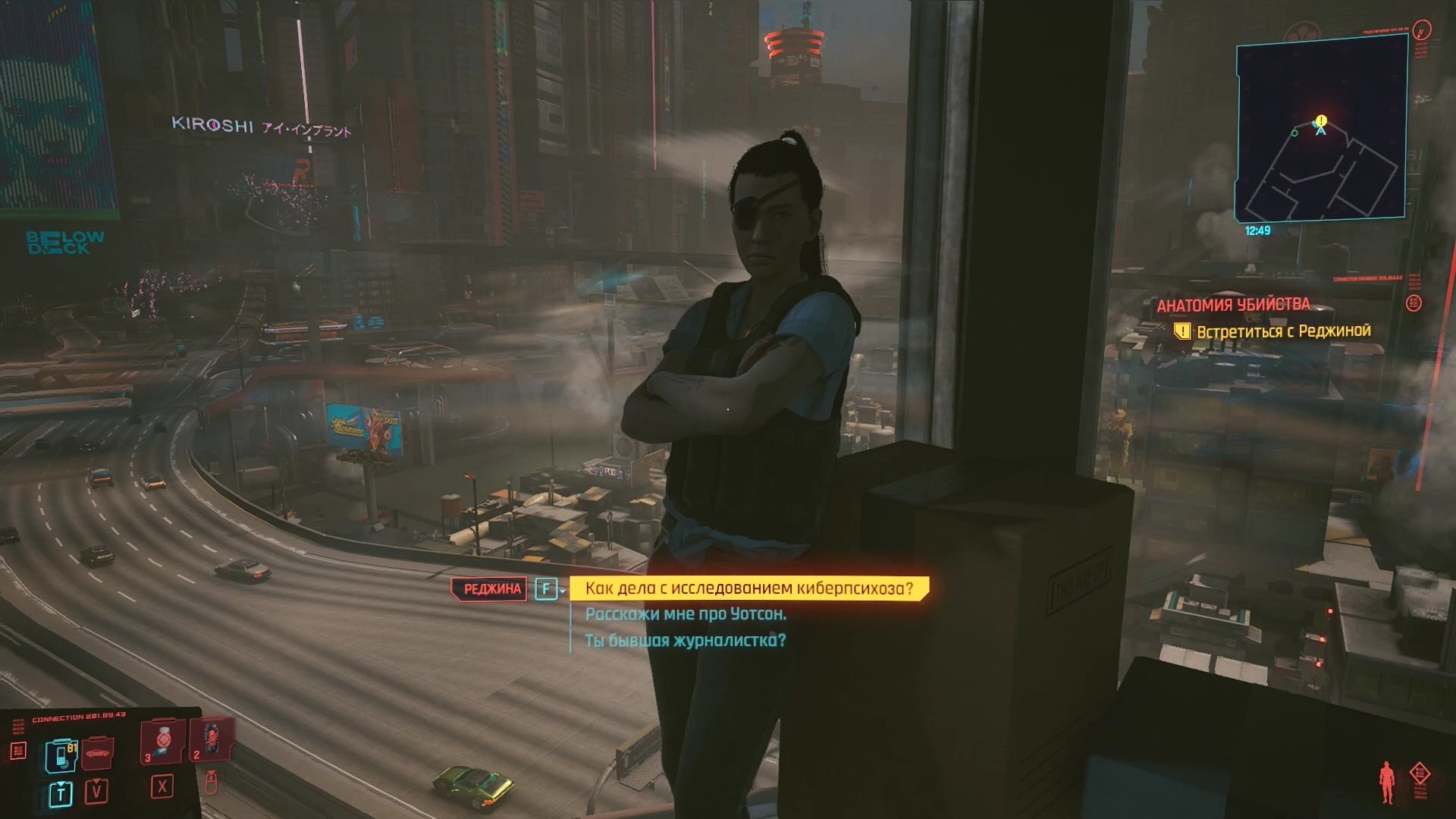1456x819 pixels.
Task: Select the tracked objective to meet Regina
Action: tap(1283, 331)
